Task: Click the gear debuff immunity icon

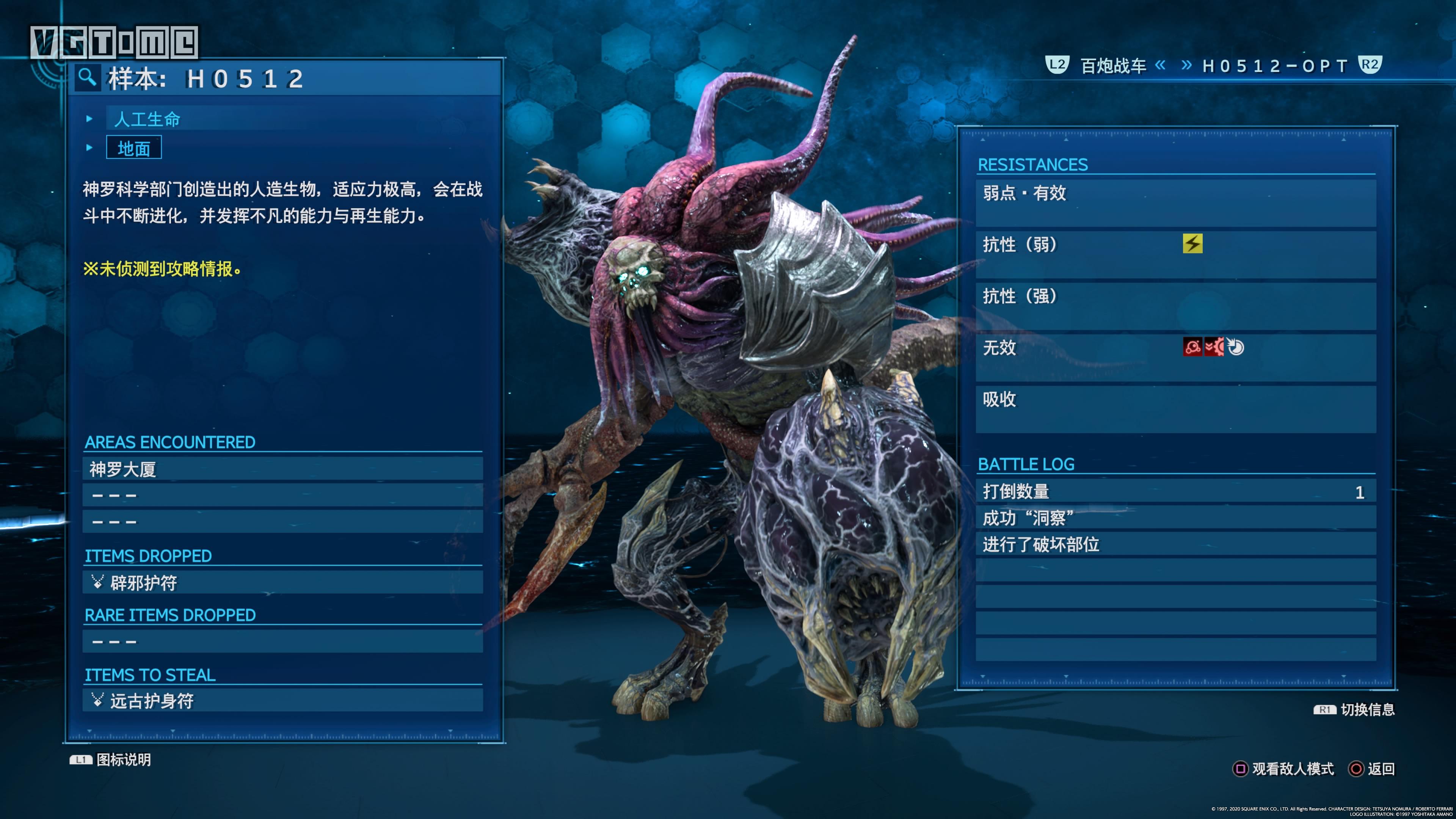Action: [x=1214, y=347]
